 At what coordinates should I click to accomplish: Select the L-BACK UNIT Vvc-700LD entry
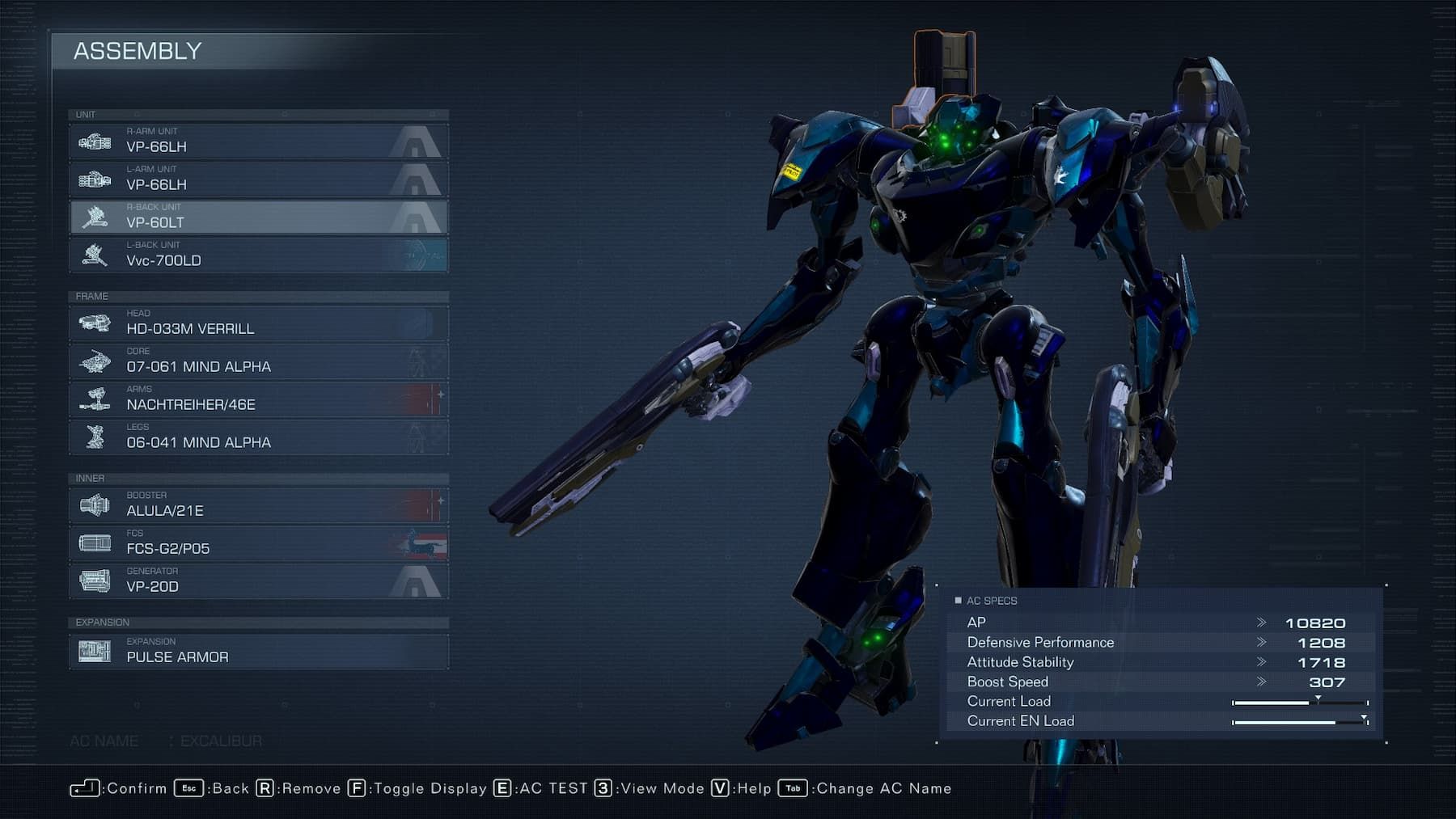[x=259, y=255]
